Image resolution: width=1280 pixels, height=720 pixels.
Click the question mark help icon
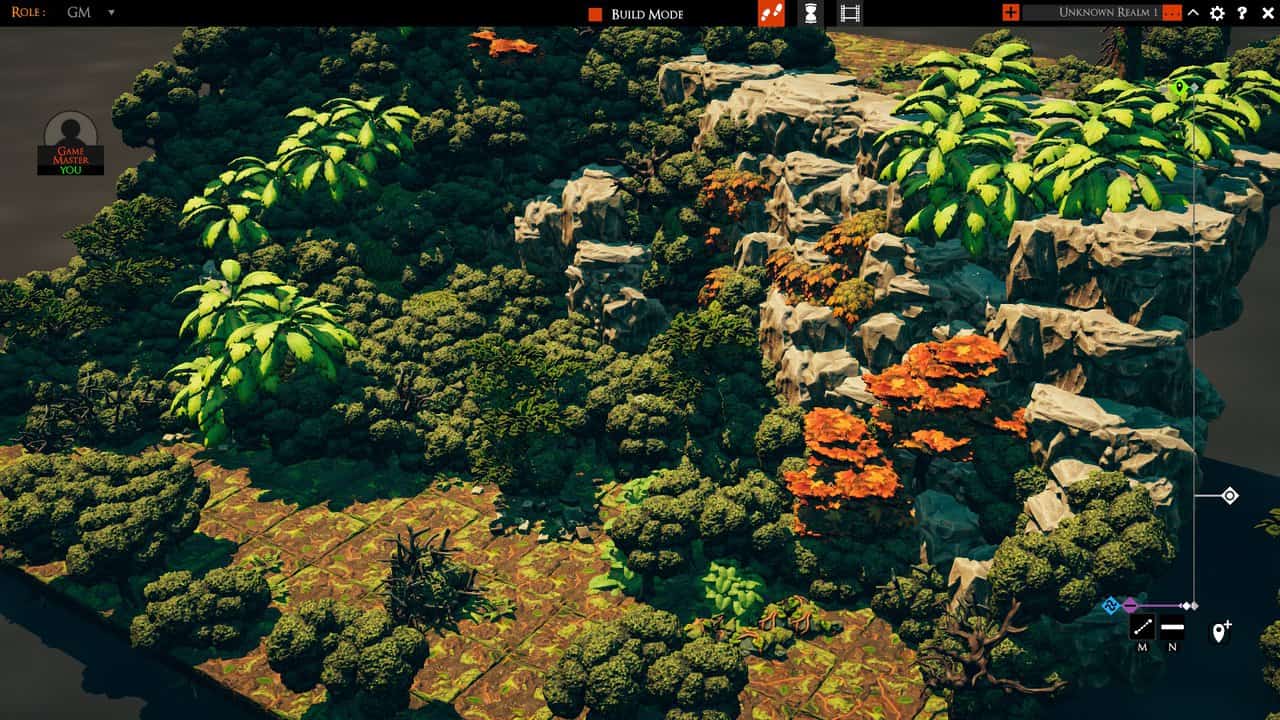[1243, 13]
